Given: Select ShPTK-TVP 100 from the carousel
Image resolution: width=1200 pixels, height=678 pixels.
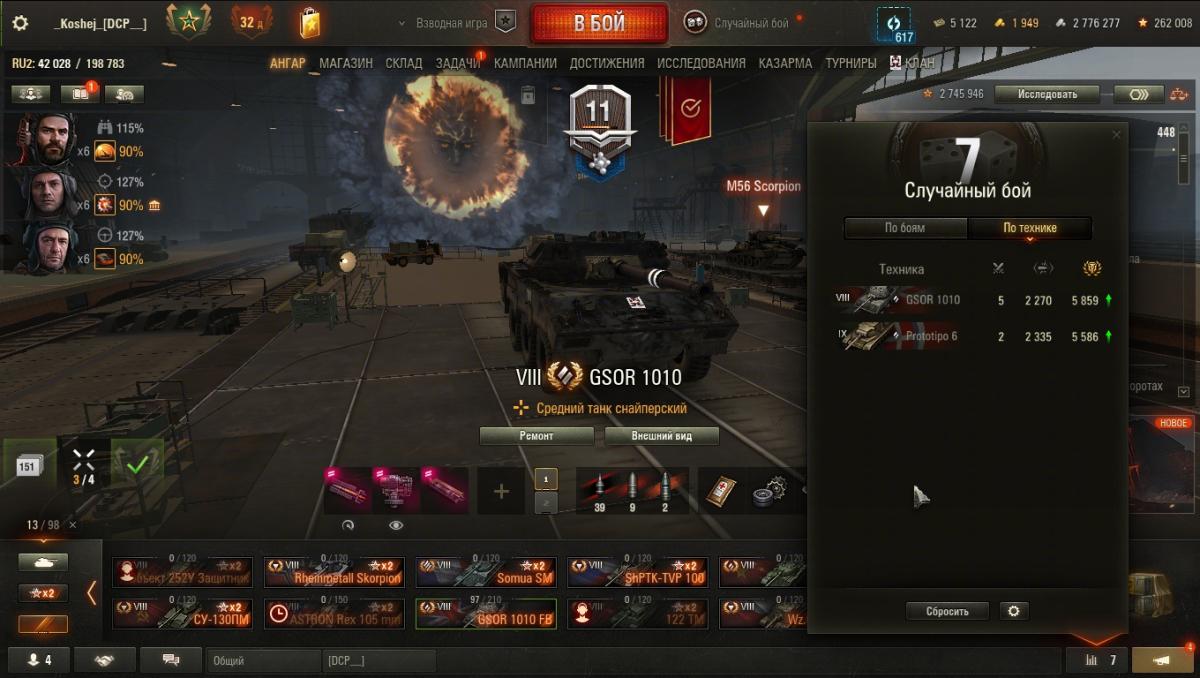Looking at the screenshot, I should 637,573.
